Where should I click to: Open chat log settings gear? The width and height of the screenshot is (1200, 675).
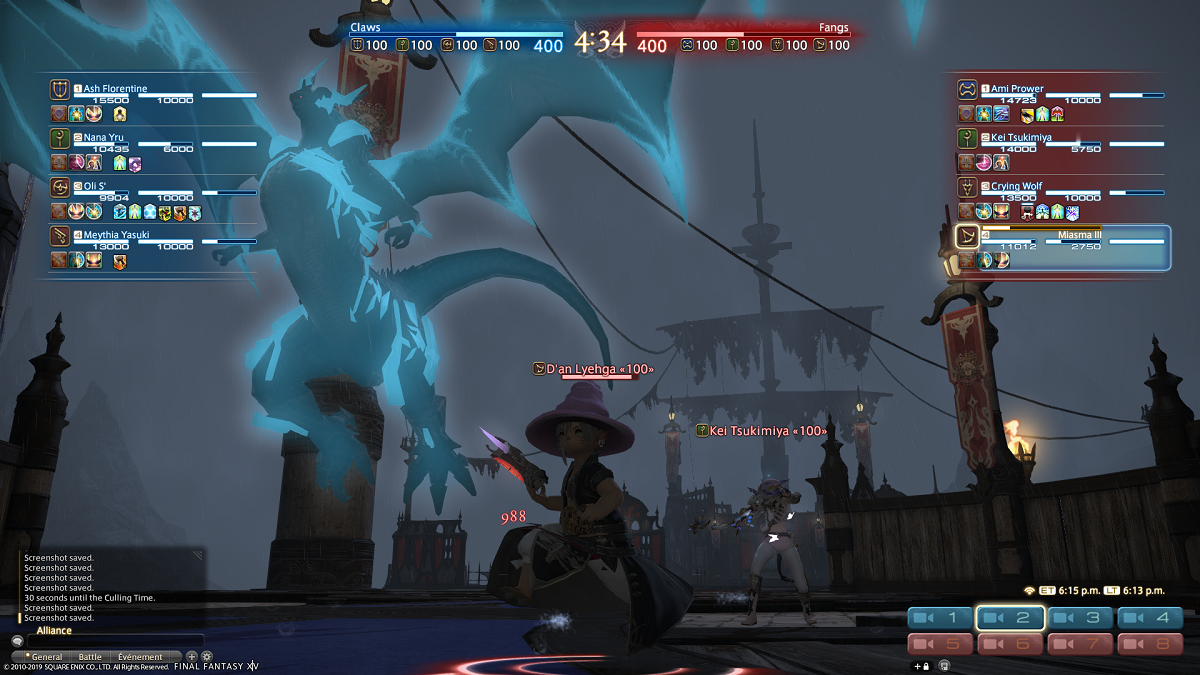(207, 657)
